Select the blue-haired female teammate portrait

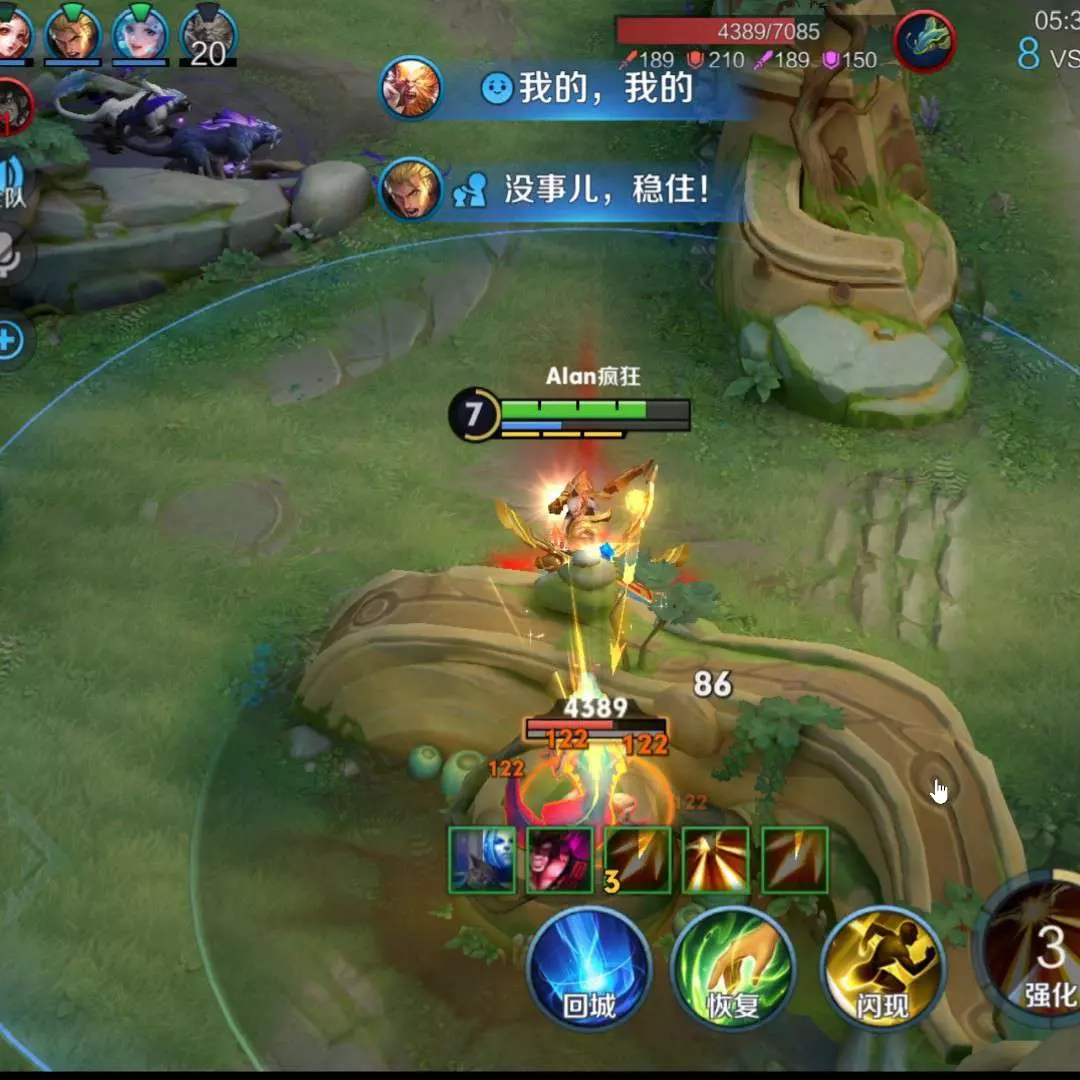140,33
